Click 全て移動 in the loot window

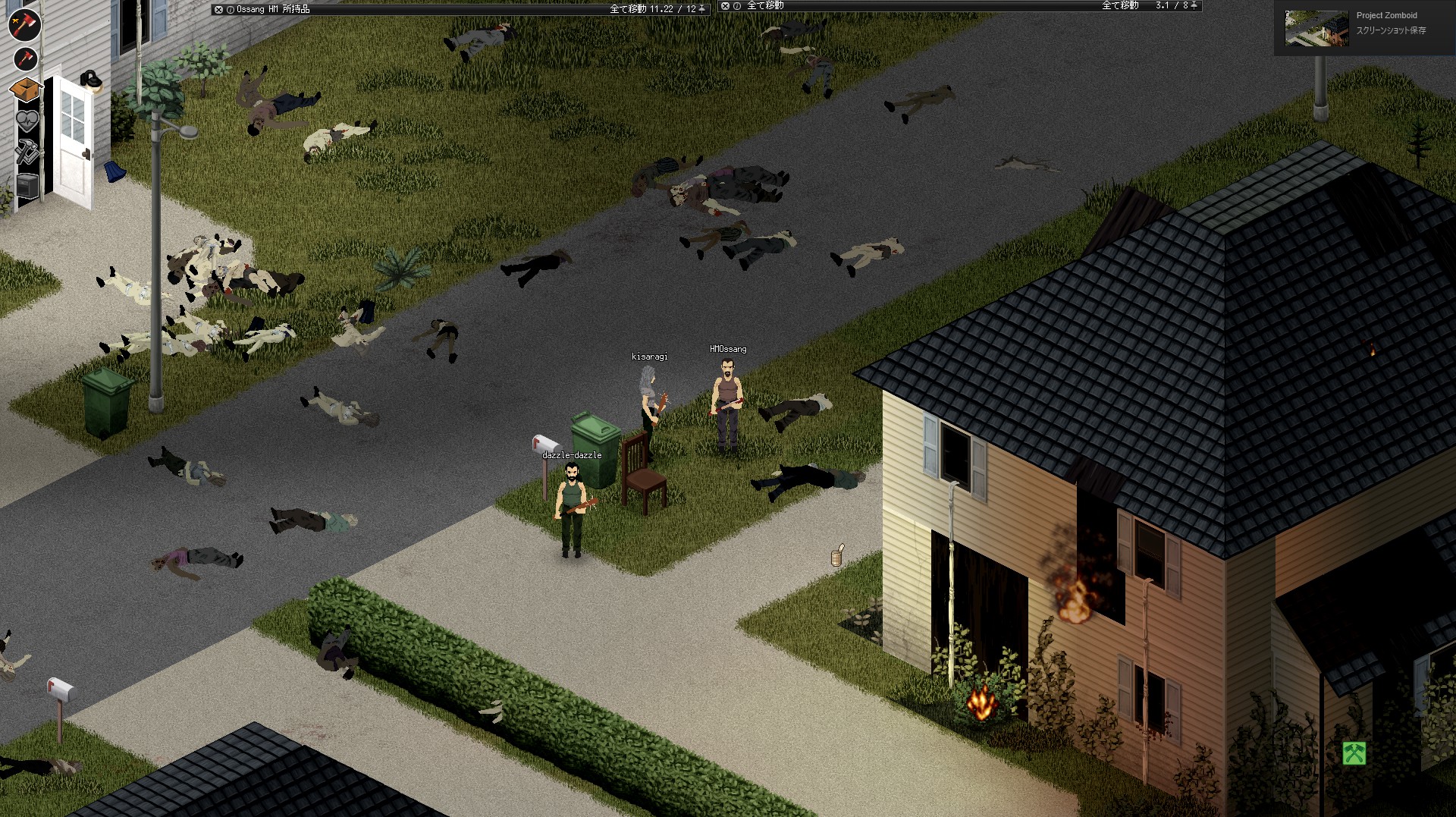coord(764,6)
